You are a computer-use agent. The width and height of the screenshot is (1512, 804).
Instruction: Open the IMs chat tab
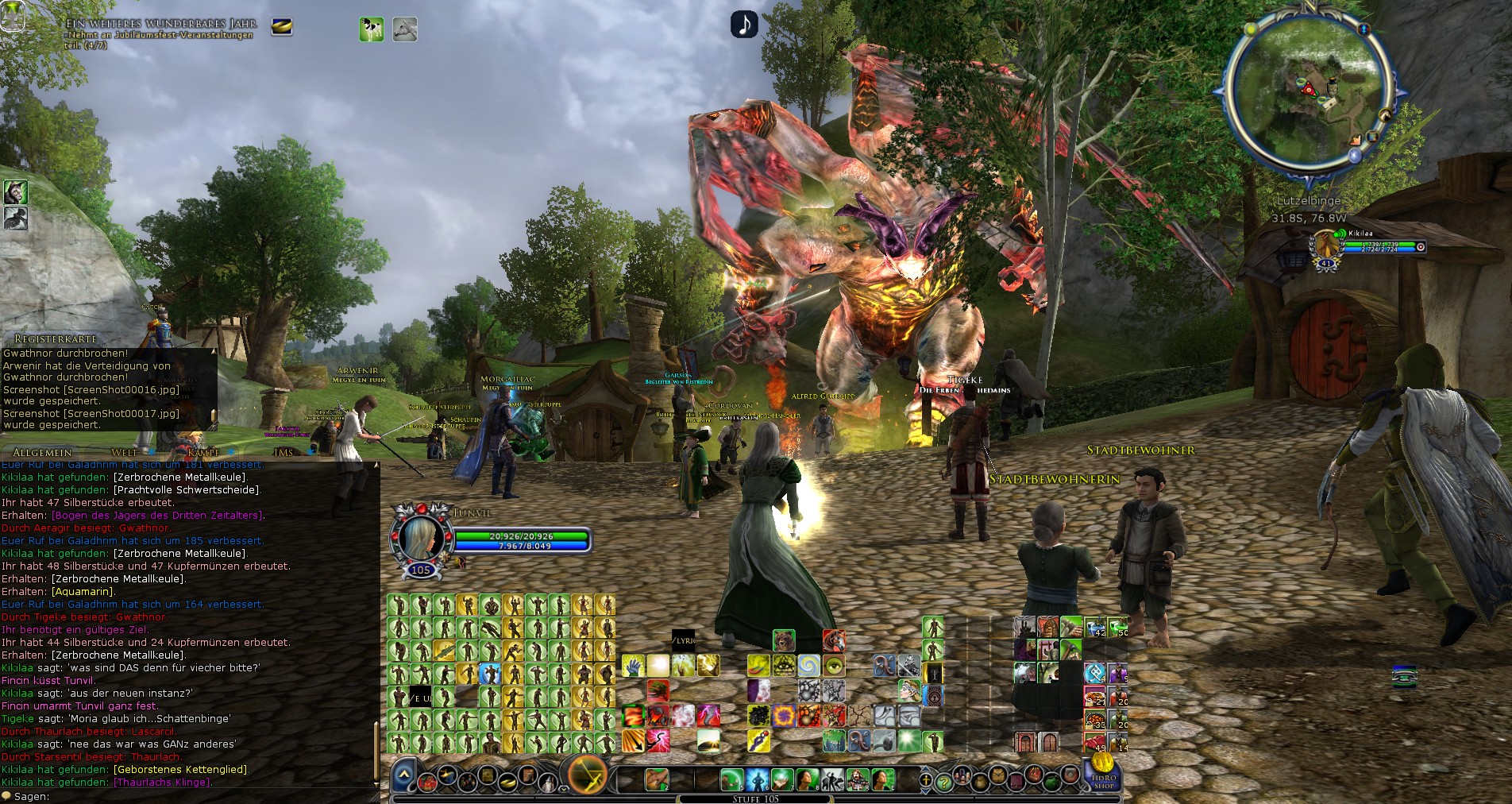pyautogui.click(x=283, y=452)
